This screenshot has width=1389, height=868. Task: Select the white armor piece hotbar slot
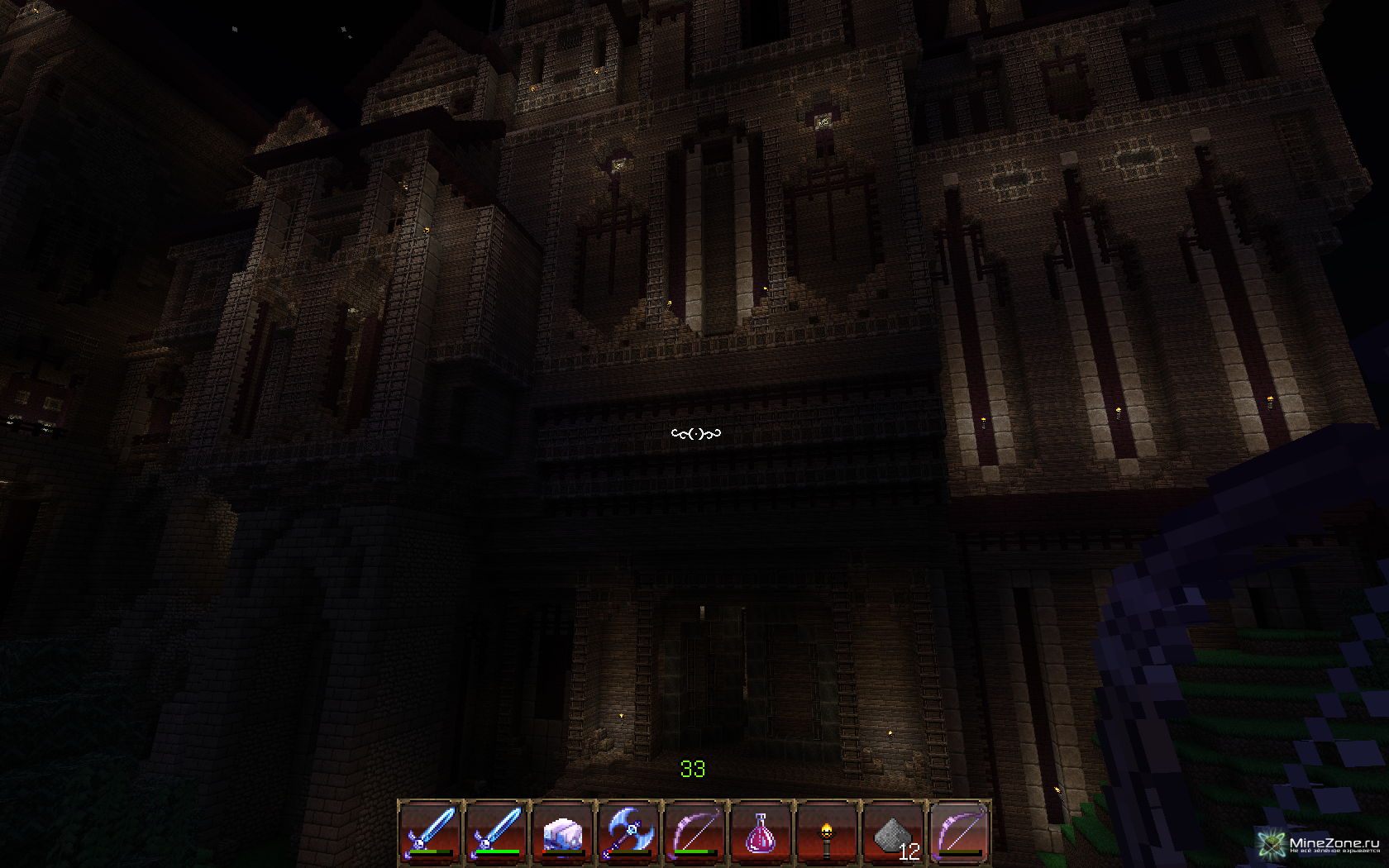click(562, 831)
